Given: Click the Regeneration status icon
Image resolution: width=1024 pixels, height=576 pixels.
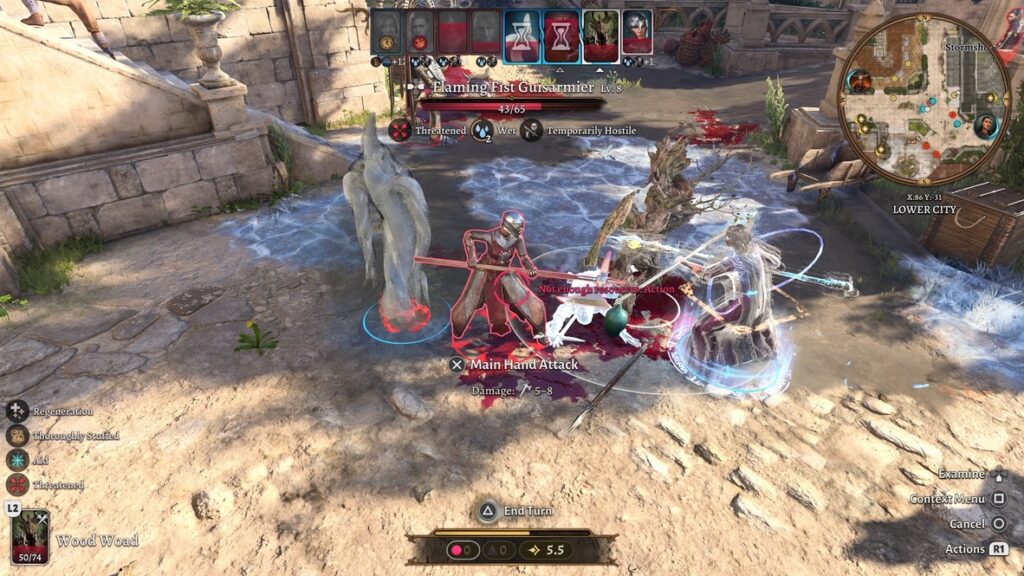Looking at the screenshot, I should pos(17,411).
